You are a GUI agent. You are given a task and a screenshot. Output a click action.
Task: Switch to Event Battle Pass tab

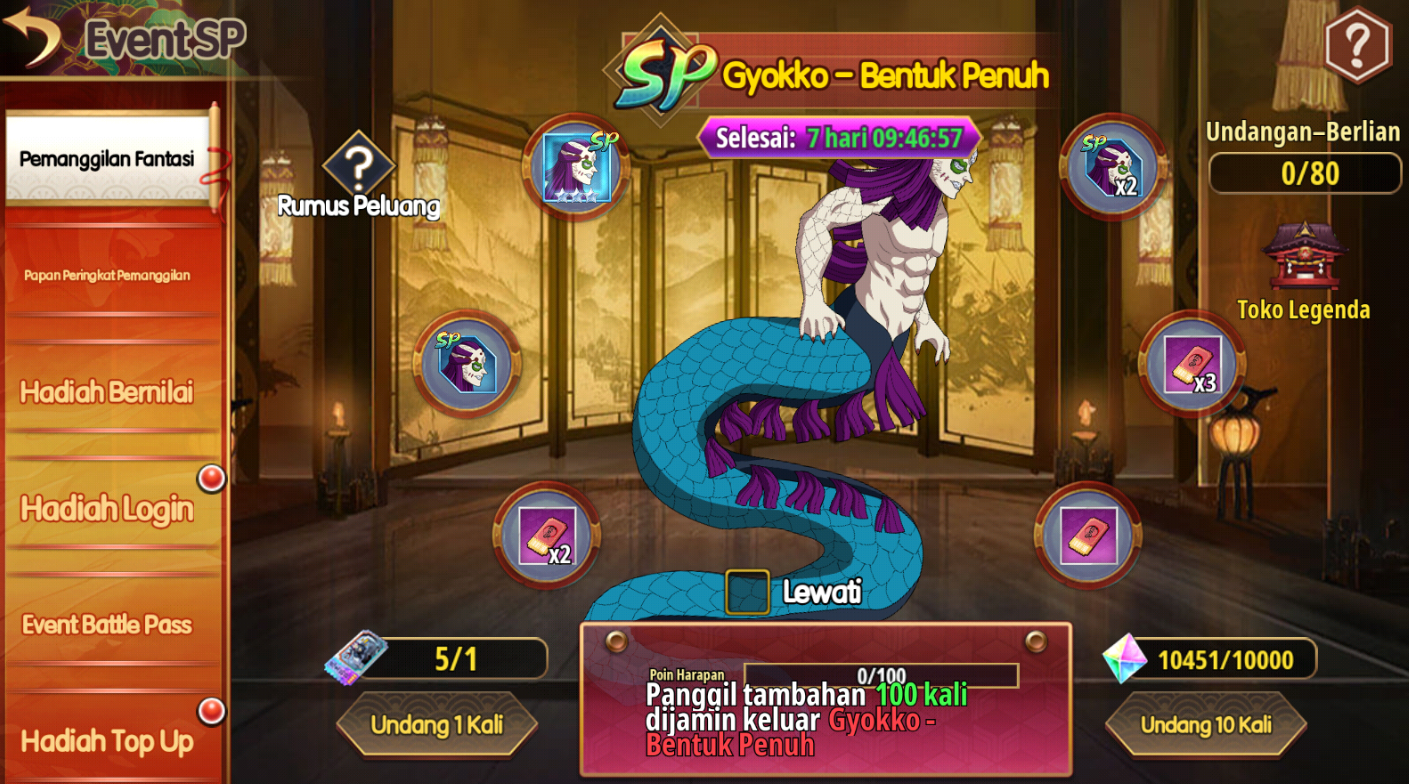click(x=108, y=625)
